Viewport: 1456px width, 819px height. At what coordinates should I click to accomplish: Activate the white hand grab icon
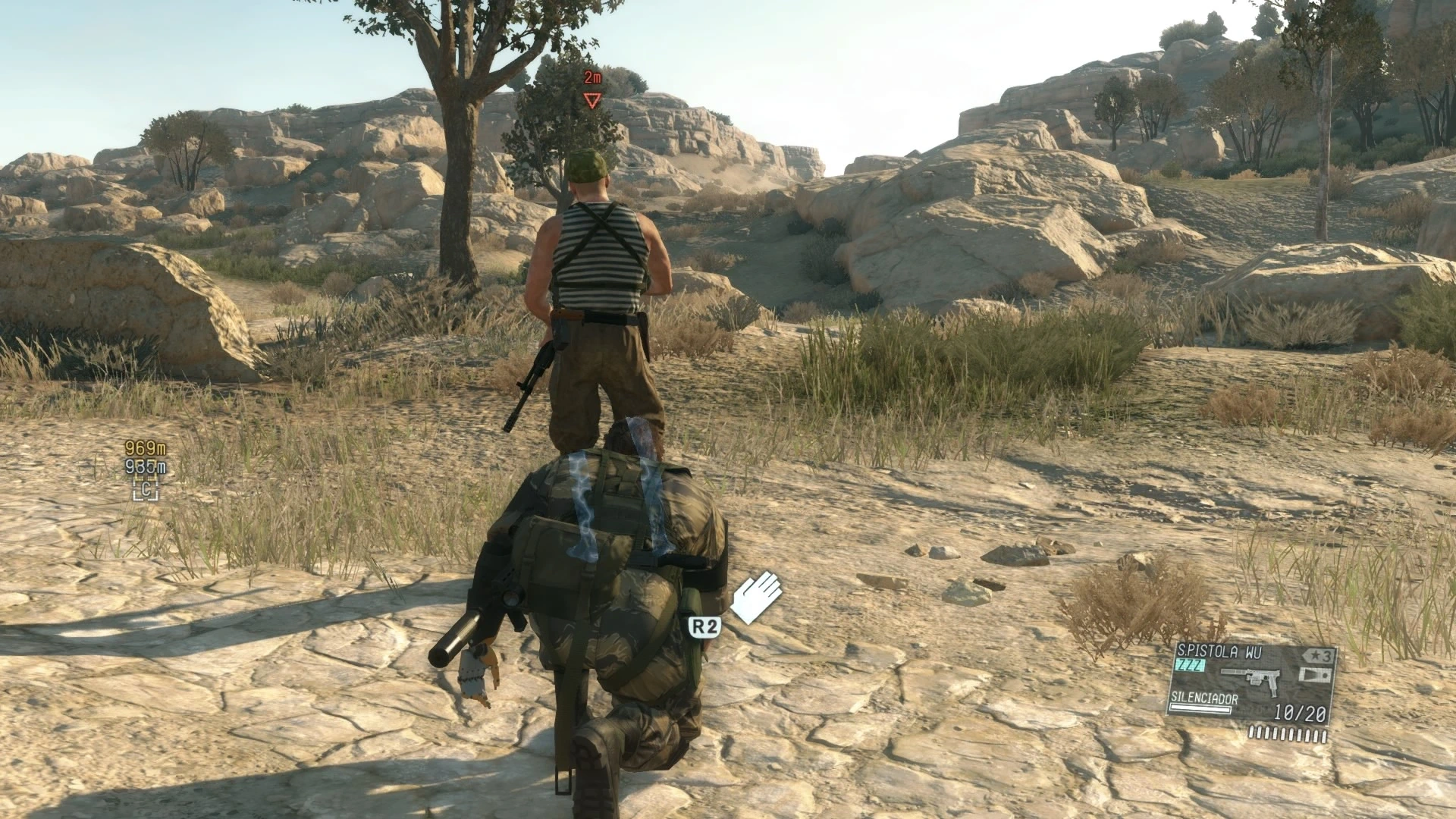pos(756,597)
